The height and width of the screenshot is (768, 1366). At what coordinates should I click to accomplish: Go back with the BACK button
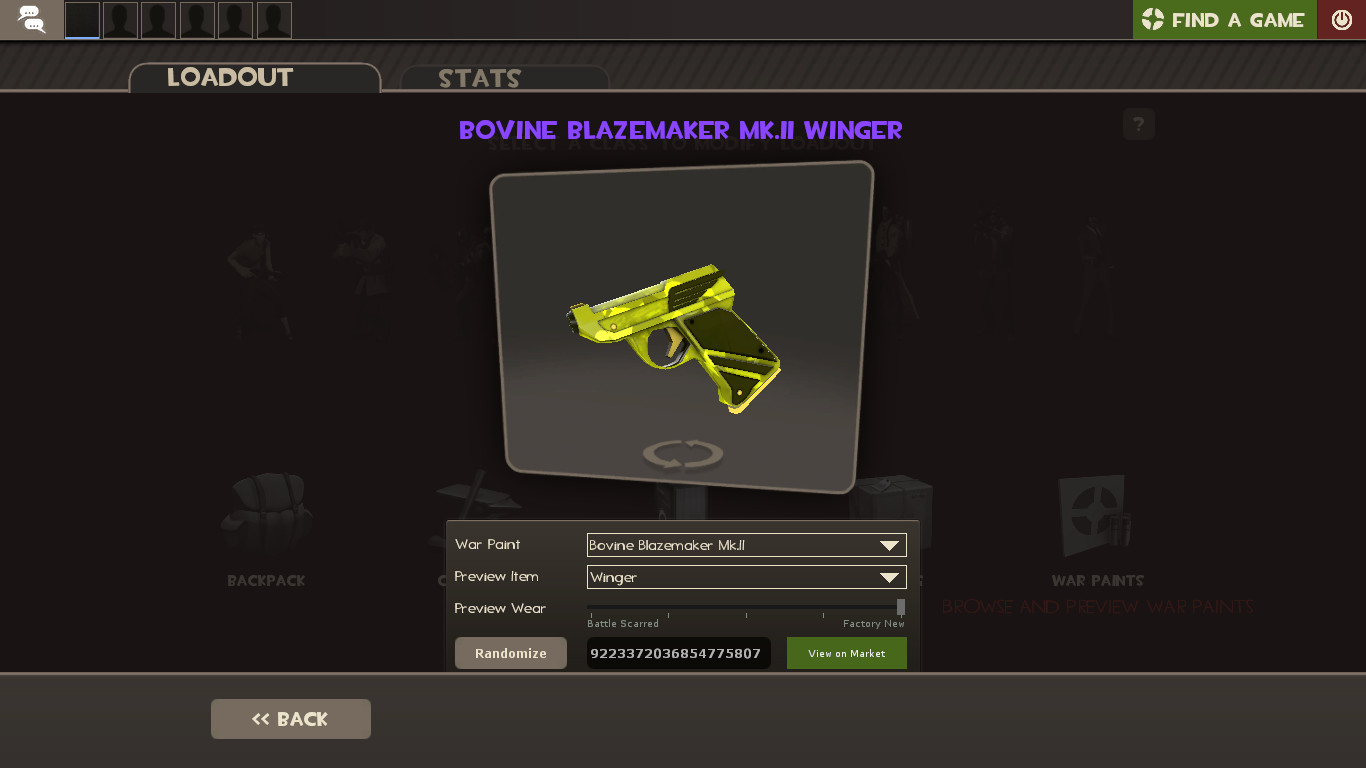click(x=290, y=718)
